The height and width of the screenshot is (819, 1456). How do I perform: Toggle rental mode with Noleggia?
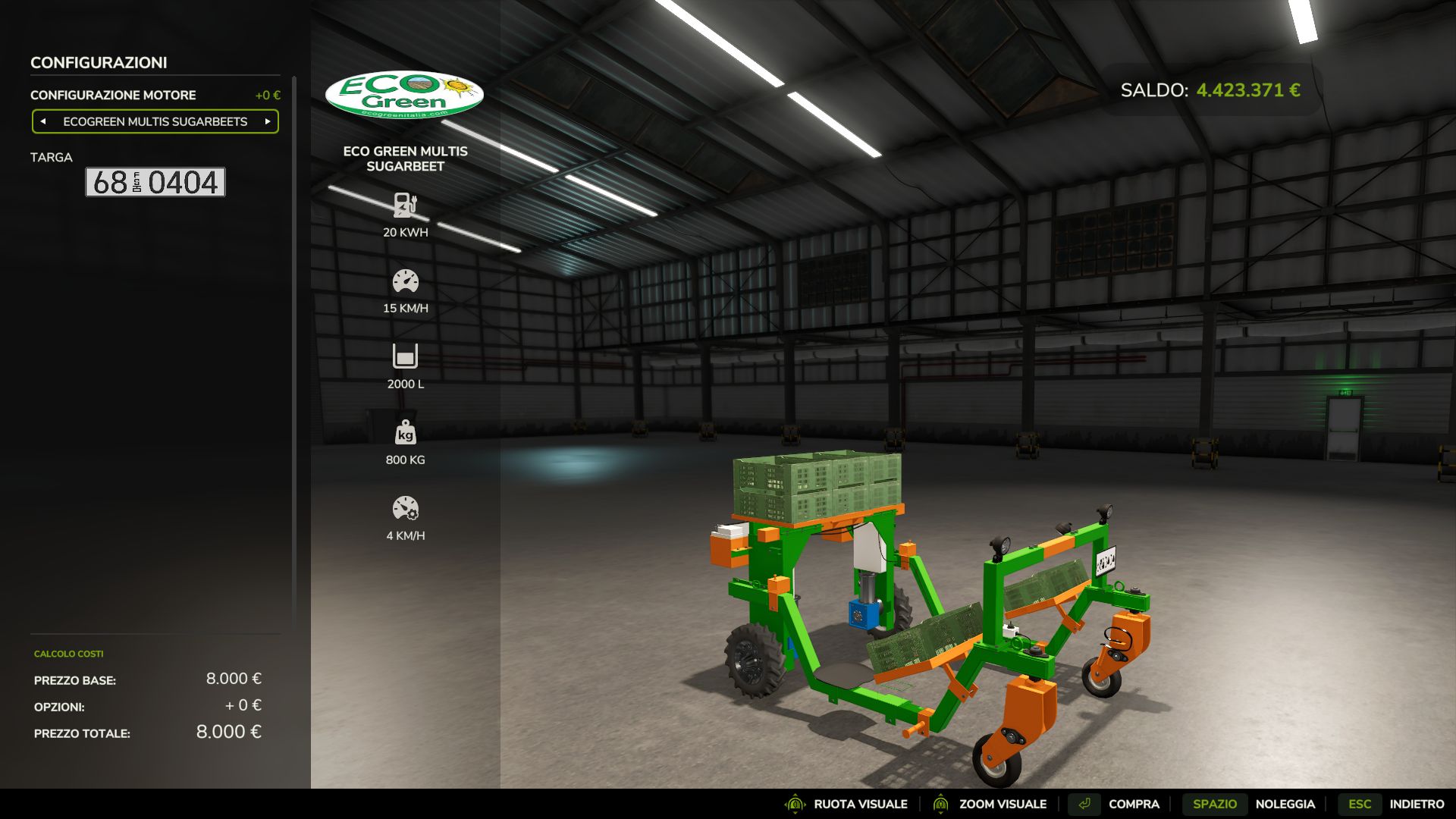(x=1287, y=804)
